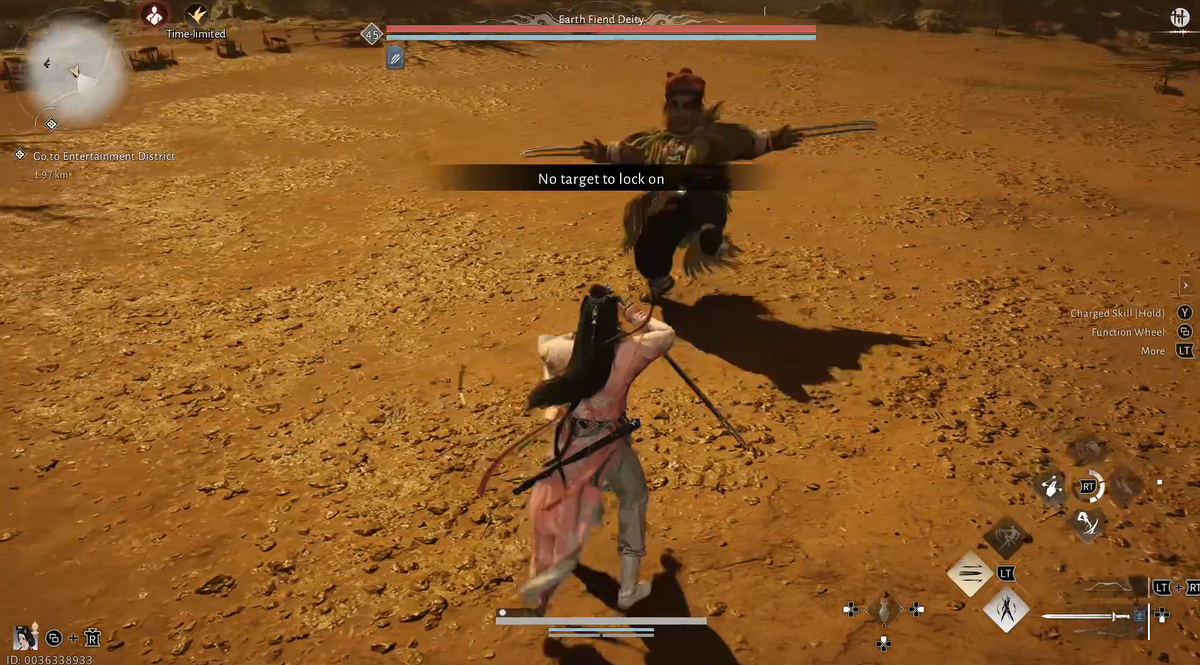The image size is (1200, 665).
Task: Activate the standing warrior stance skill
Action: pos(1006,609)
